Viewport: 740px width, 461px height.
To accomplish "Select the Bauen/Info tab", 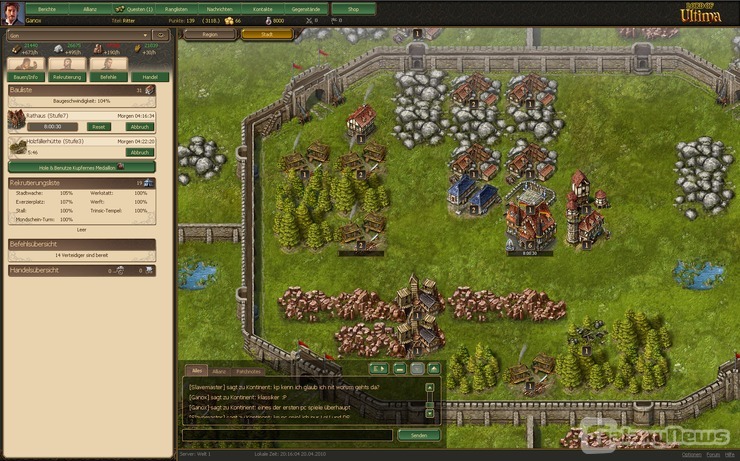I will click(24, 76).
